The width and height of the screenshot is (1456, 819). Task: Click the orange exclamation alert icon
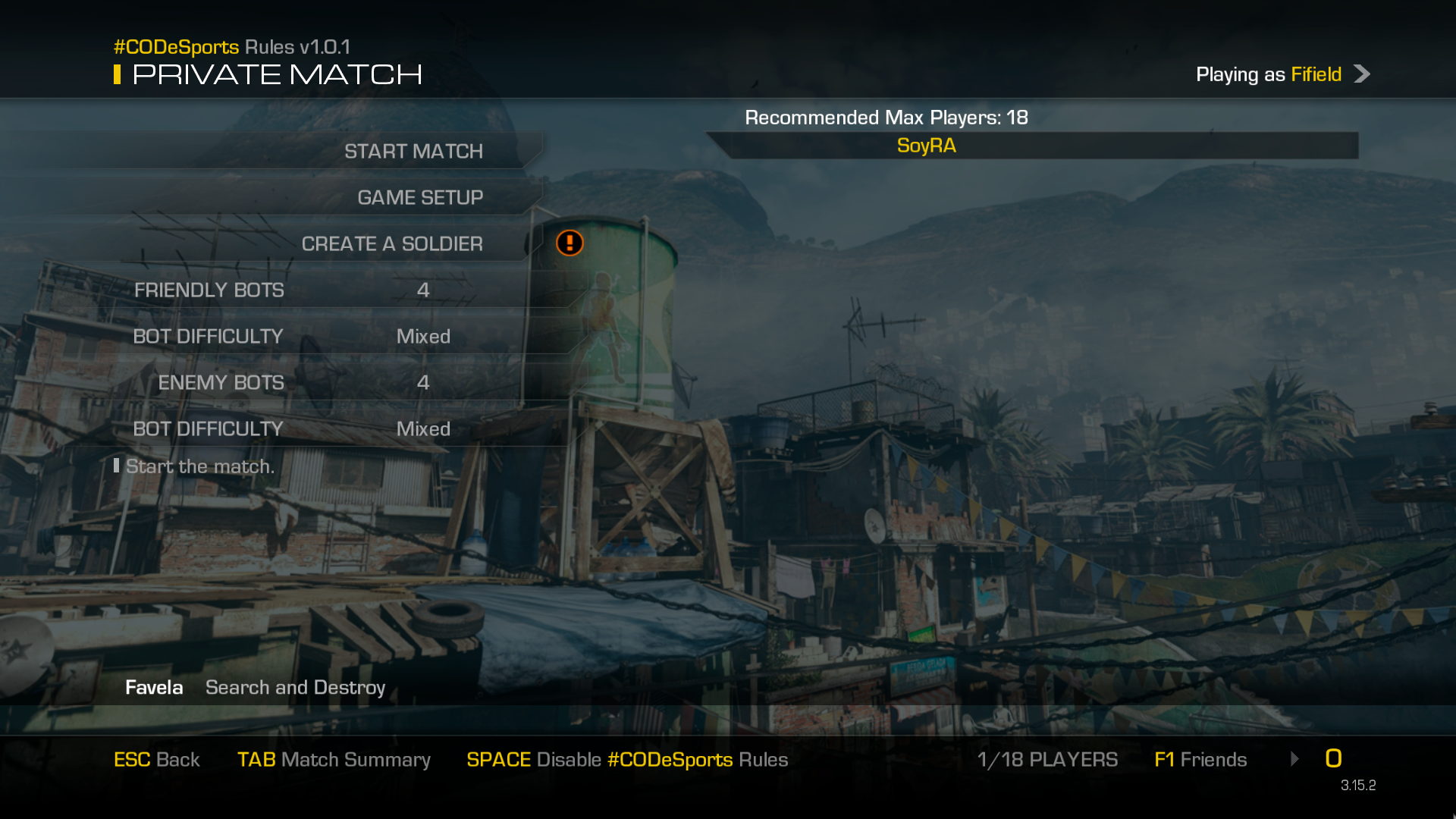(x=570, y=243)
